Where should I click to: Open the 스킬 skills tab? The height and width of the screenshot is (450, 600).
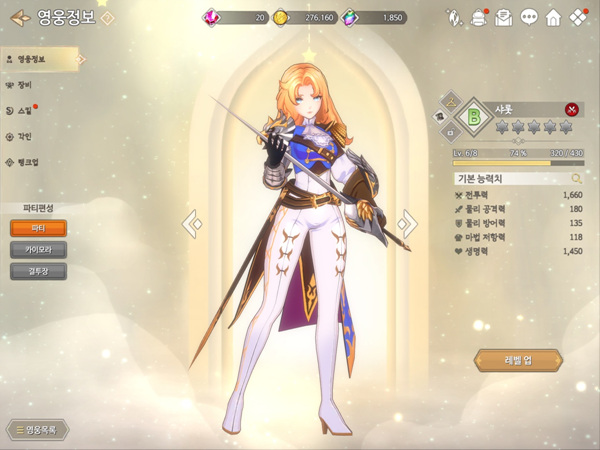click(24, 111)
